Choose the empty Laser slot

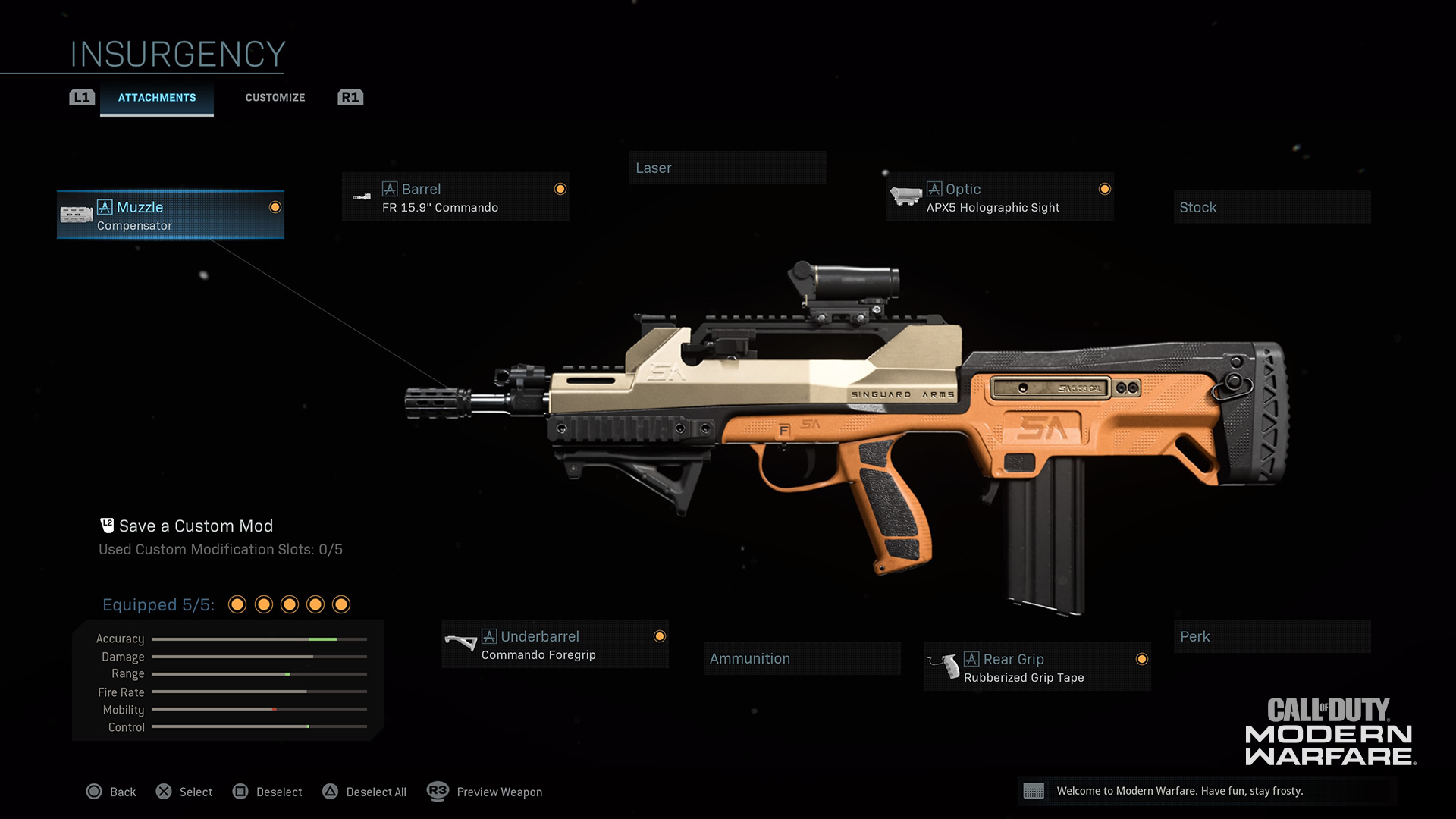click(726, 168)
